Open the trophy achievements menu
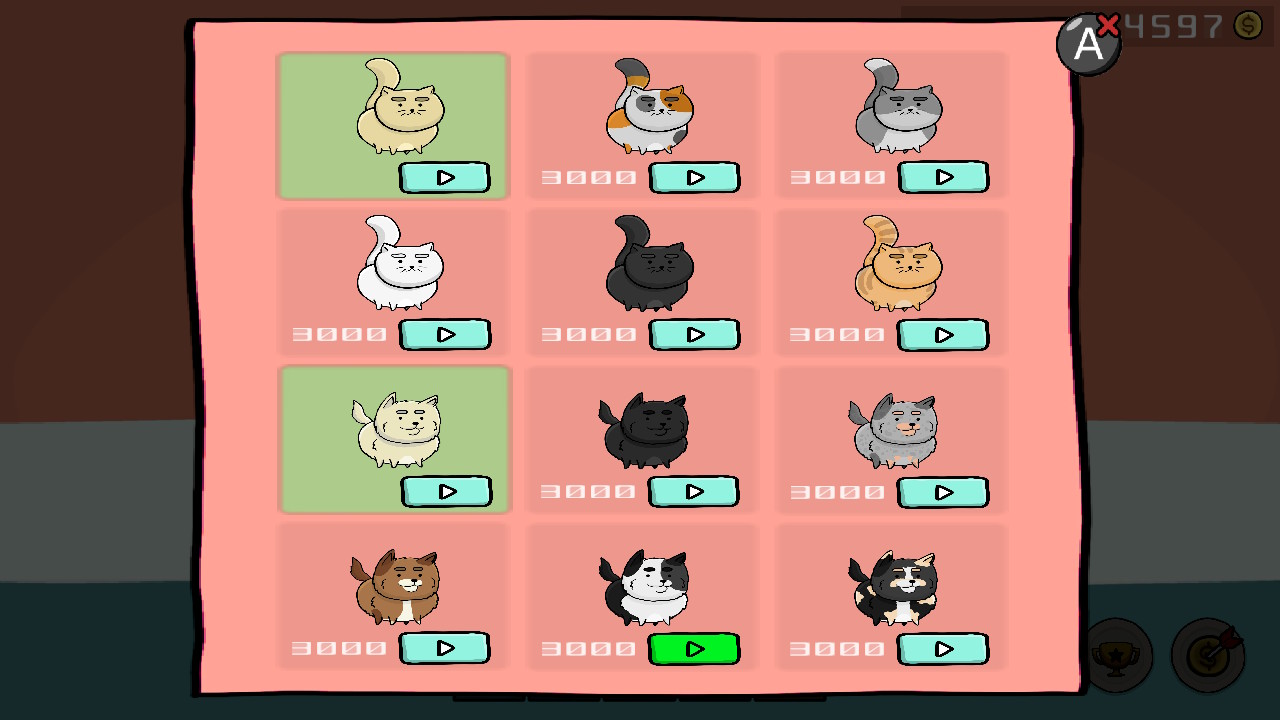Image resolution: width=1280 pixels, height=720 pixels. 1118,655
